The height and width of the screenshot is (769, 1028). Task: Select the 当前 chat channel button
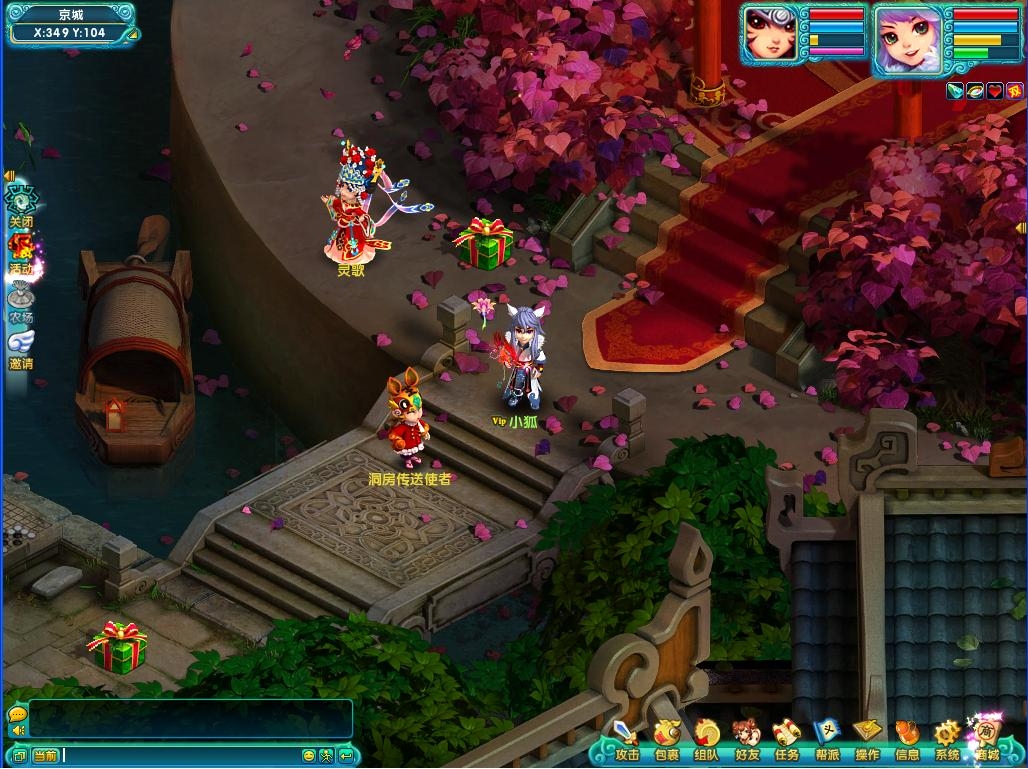pos(45,756)
